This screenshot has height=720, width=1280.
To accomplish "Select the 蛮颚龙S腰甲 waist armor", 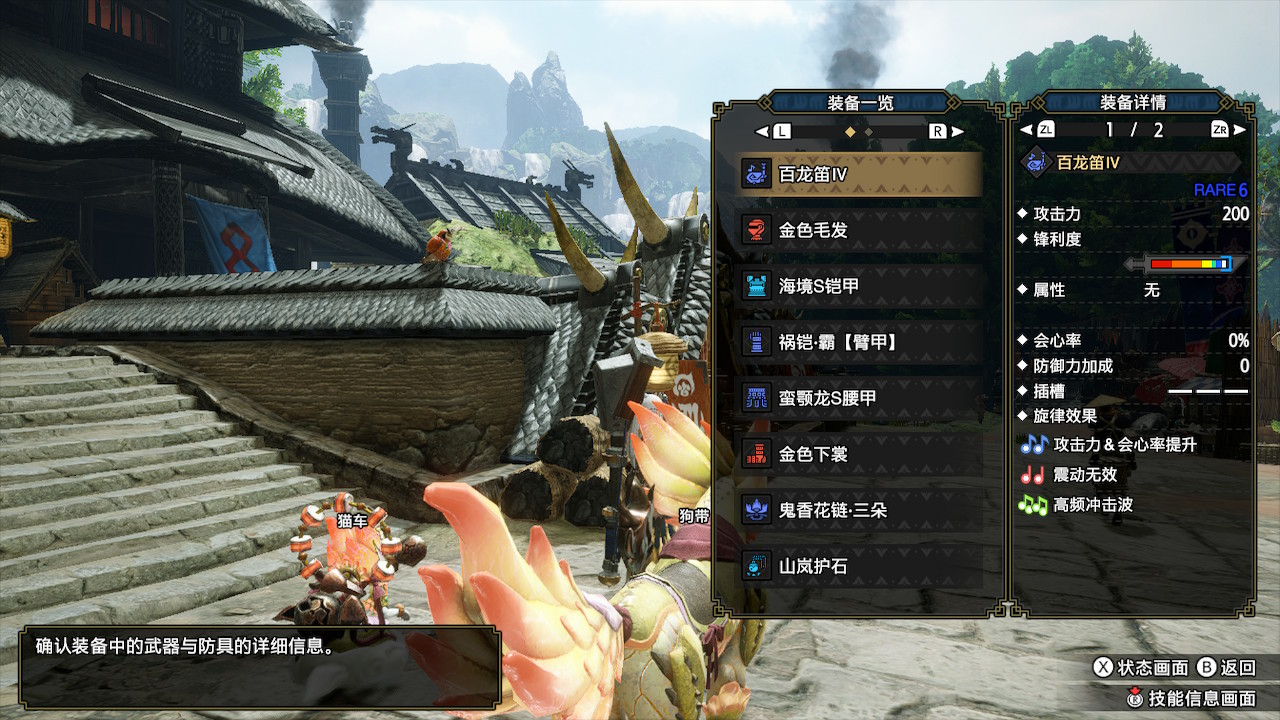I will click(860, 398).
